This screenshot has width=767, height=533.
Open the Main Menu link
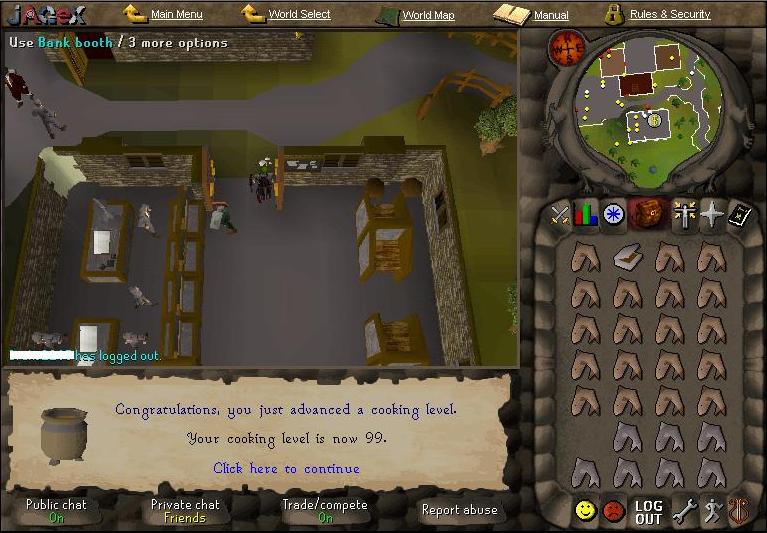click(x=176, y=15)
